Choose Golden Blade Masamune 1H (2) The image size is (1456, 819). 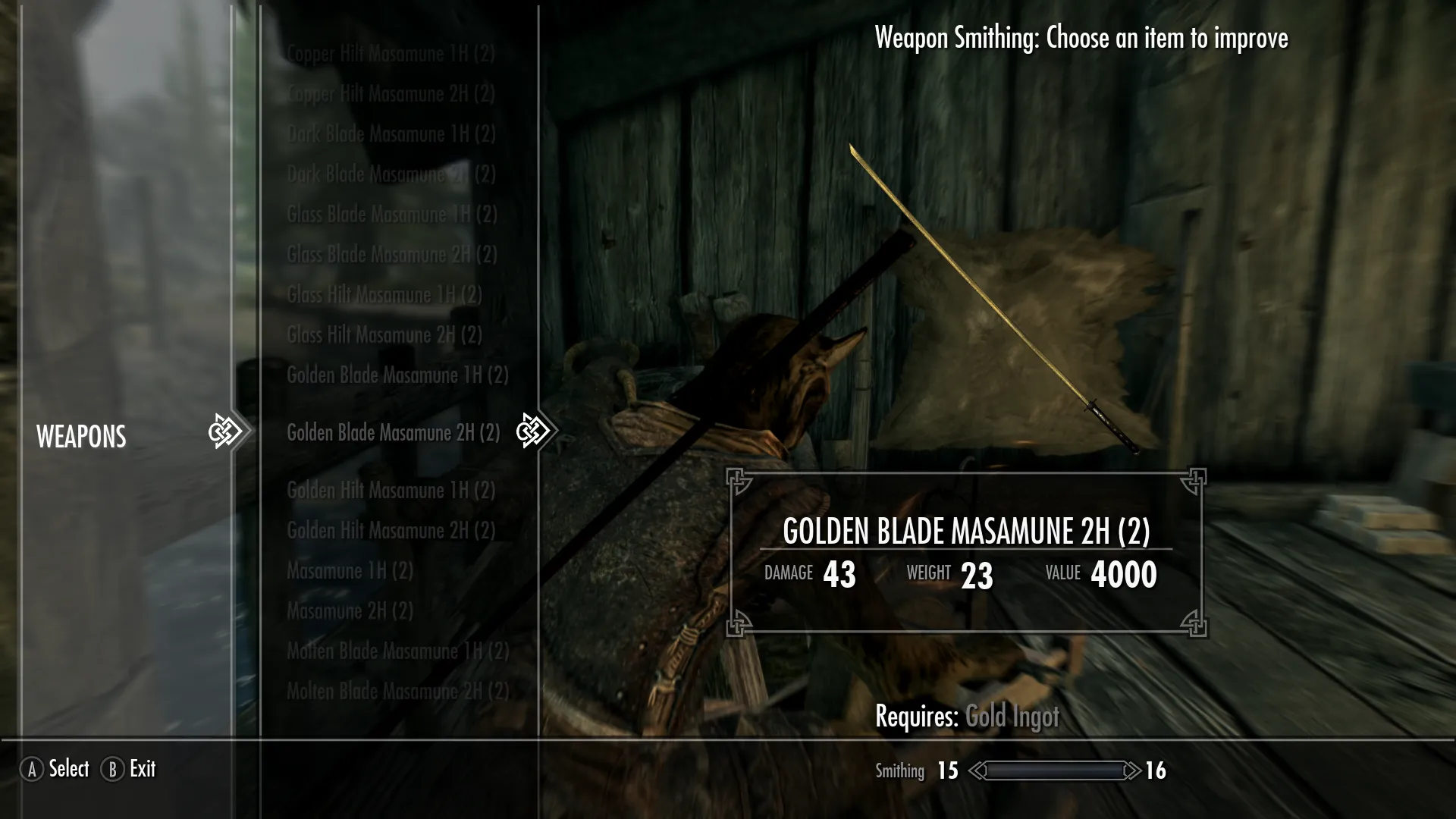point(397,375)
